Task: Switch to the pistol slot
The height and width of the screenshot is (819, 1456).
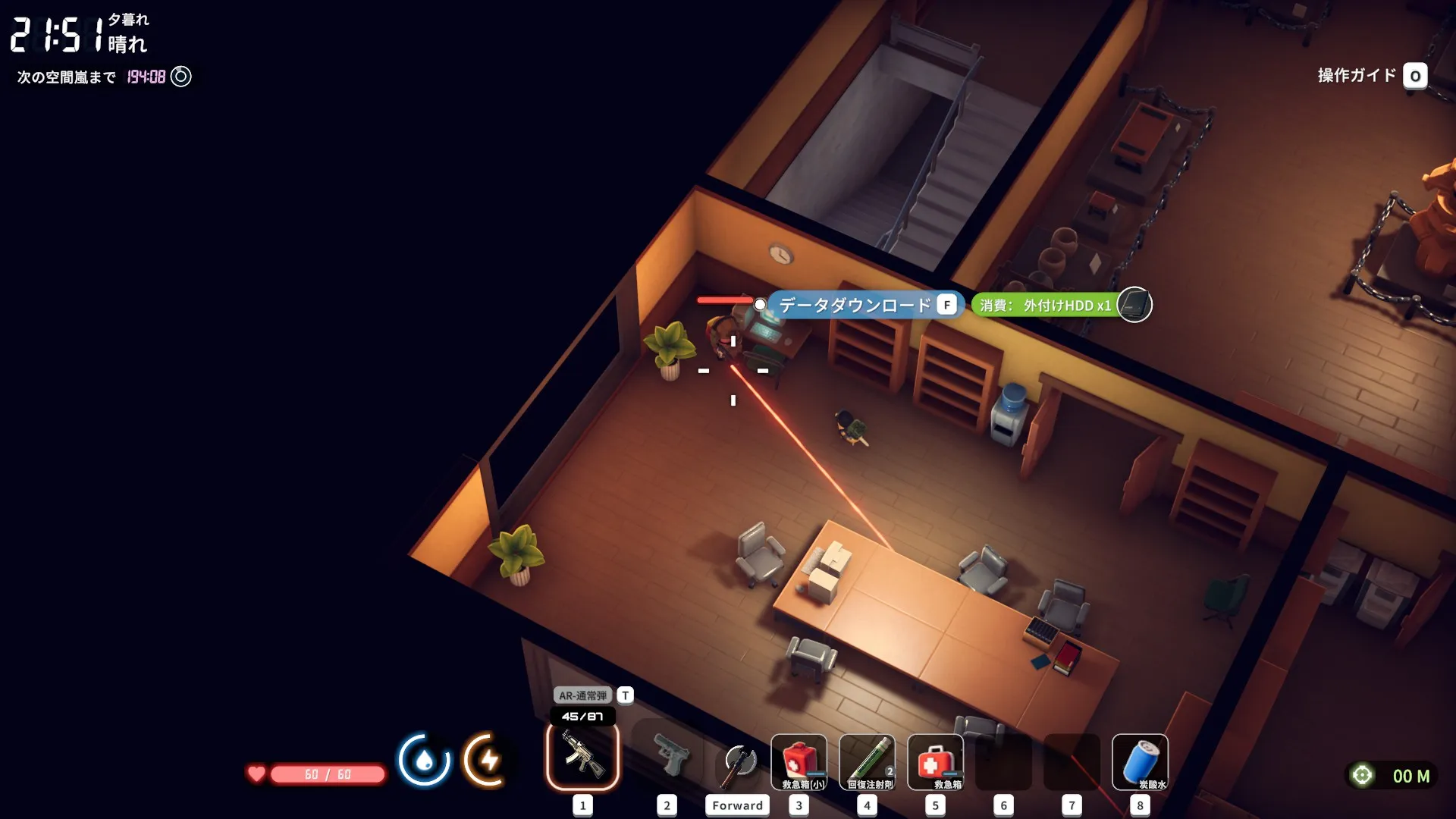Action: click(667, 756)
